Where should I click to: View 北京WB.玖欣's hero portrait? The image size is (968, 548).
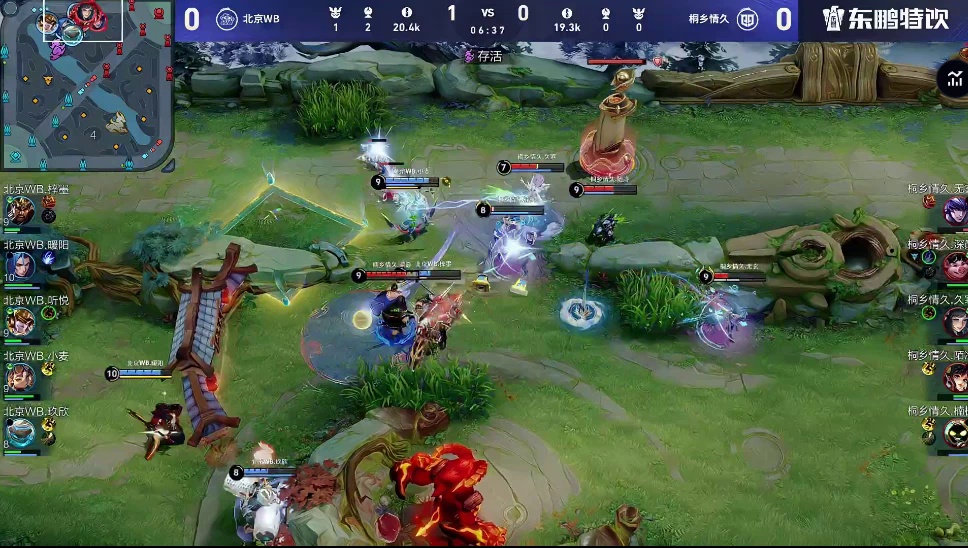pyautogui.click(x=20, y=432)
